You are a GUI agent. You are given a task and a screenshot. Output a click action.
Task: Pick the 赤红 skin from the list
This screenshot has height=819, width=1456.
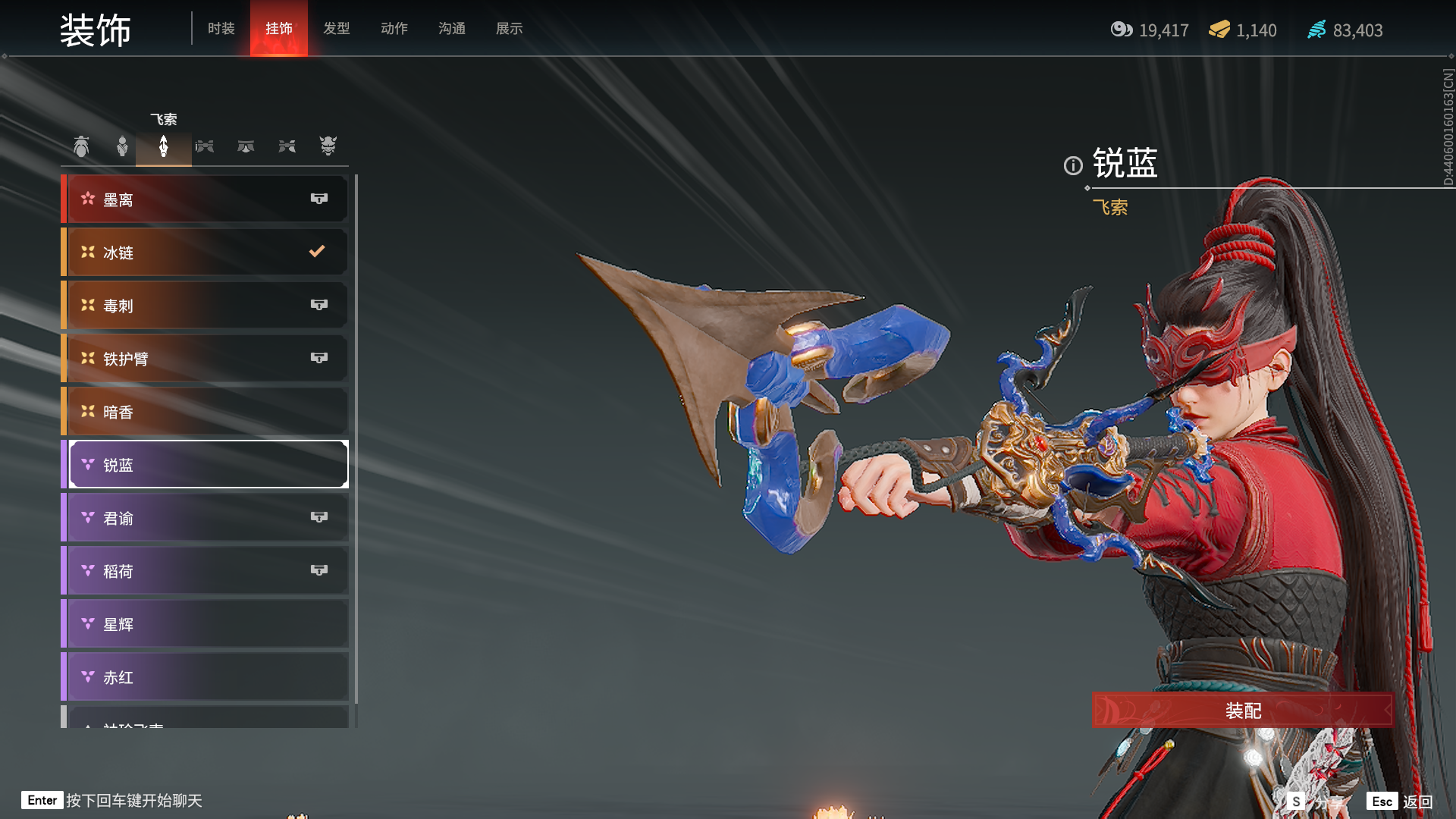[x=206, y=677]
